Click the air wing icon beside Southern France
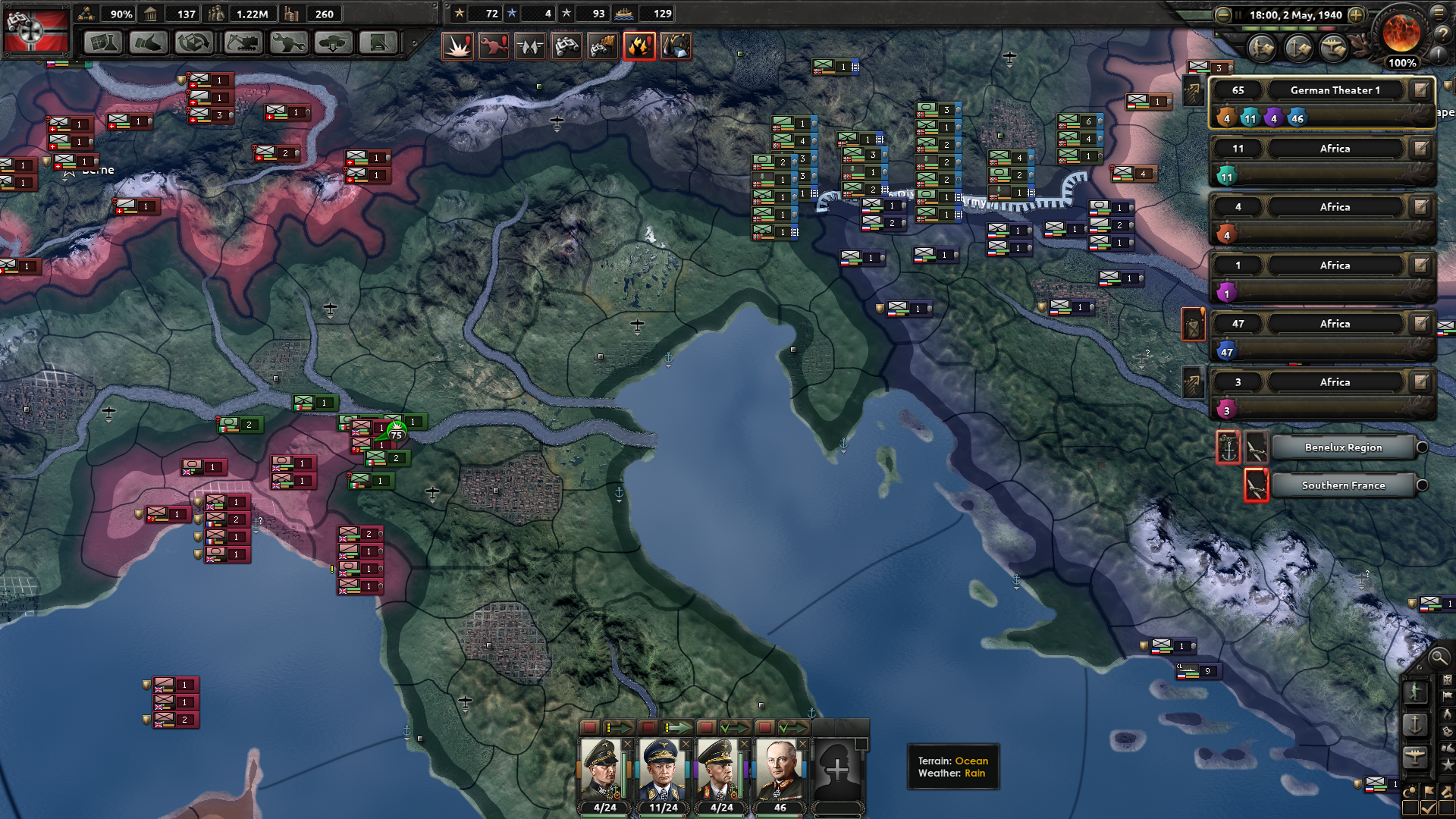 pyautogui.click(x=1257, y=485)
